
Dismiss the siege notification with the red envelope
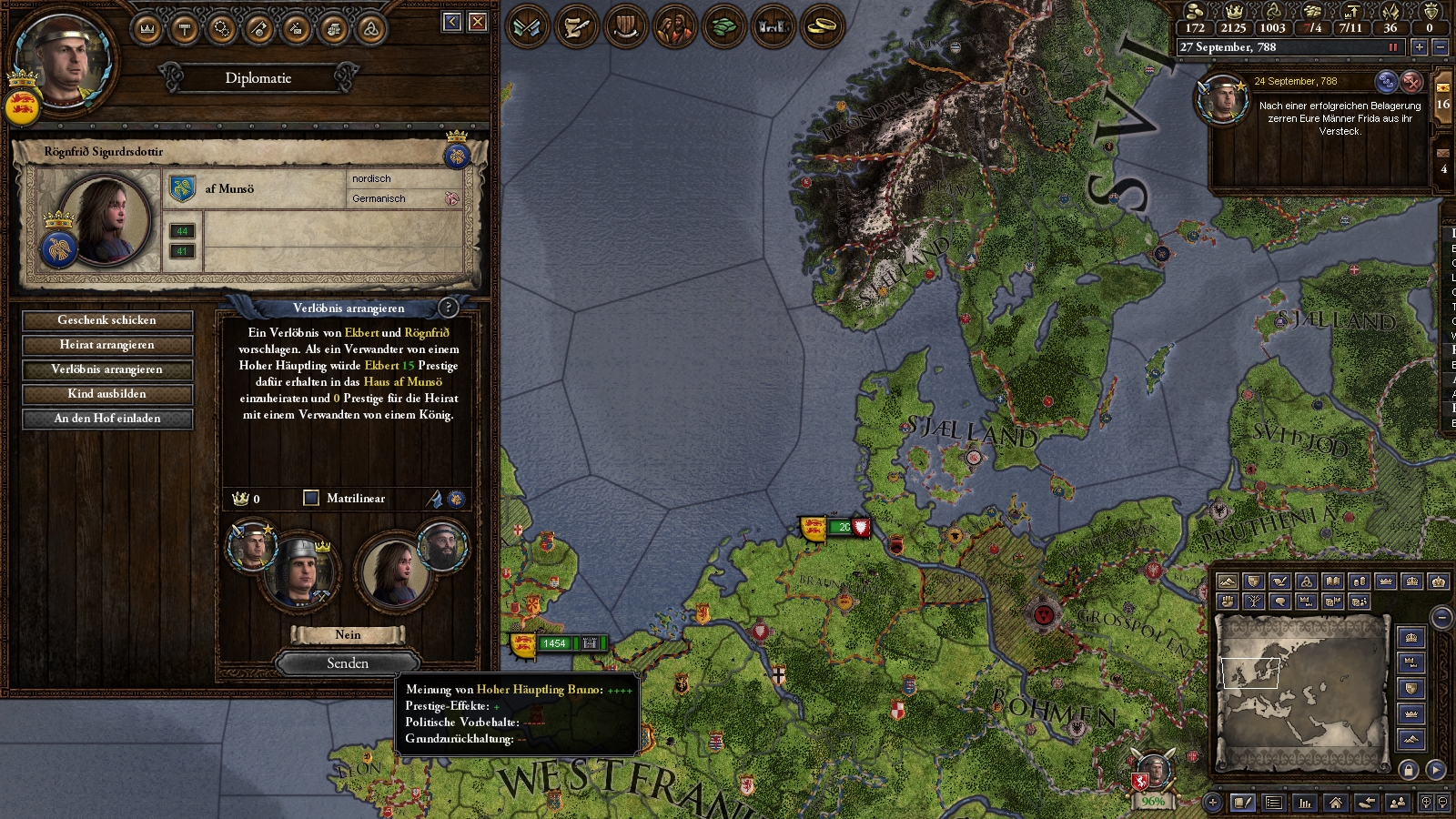pos(1411,82)
